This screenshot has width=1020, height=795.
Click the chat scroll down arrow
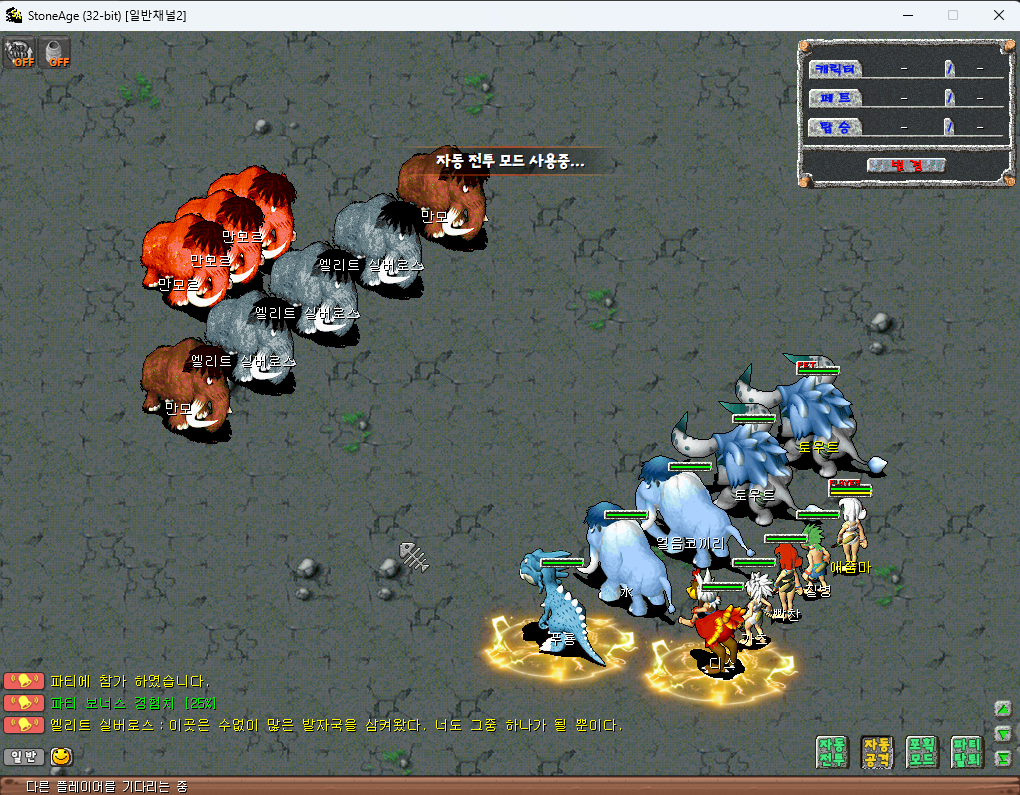pyautogui.click(x=1003, y=734)
